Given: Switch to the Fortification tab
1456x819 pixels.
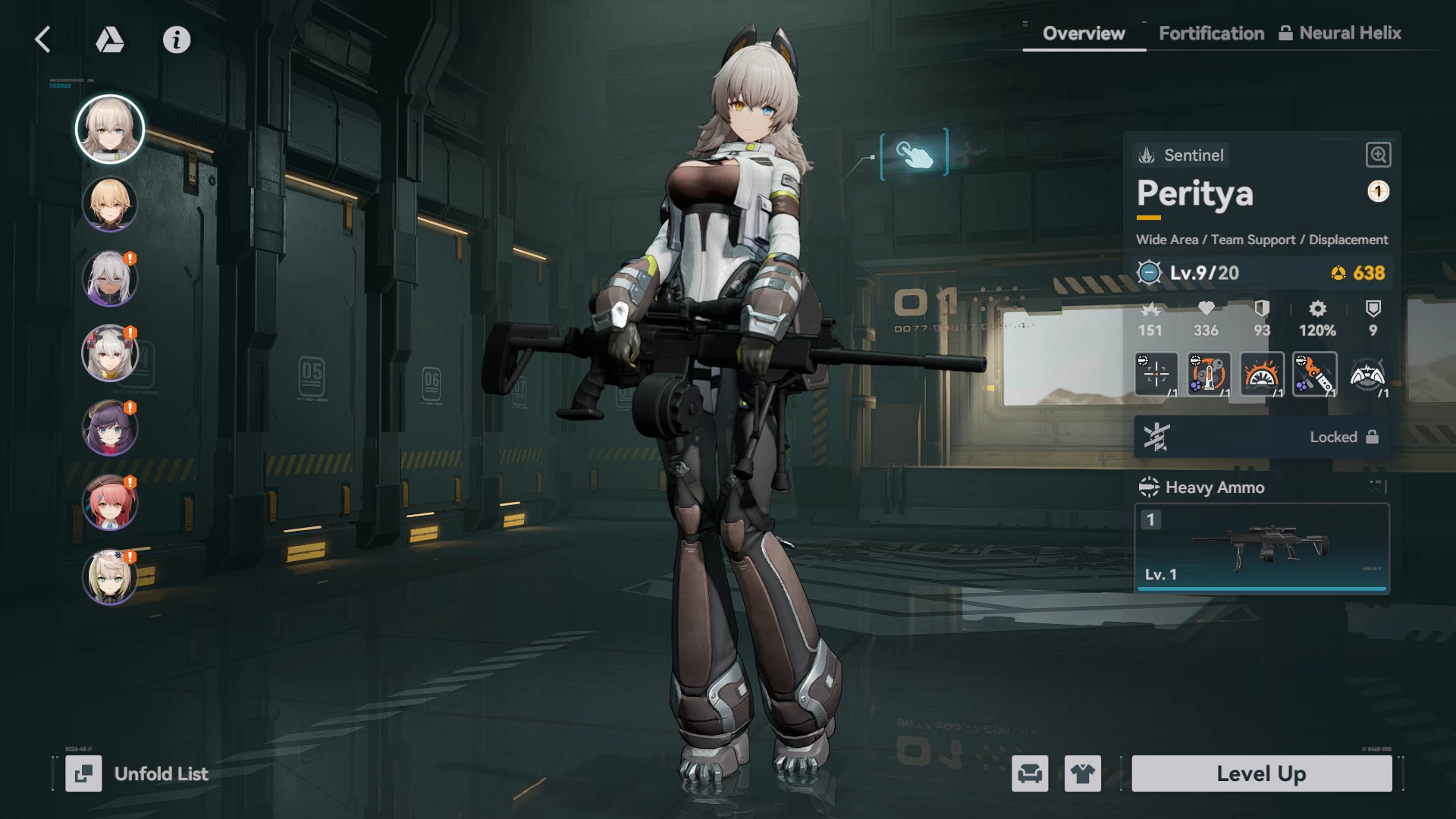Looking at the screenshot, I should click(1211, 33).
